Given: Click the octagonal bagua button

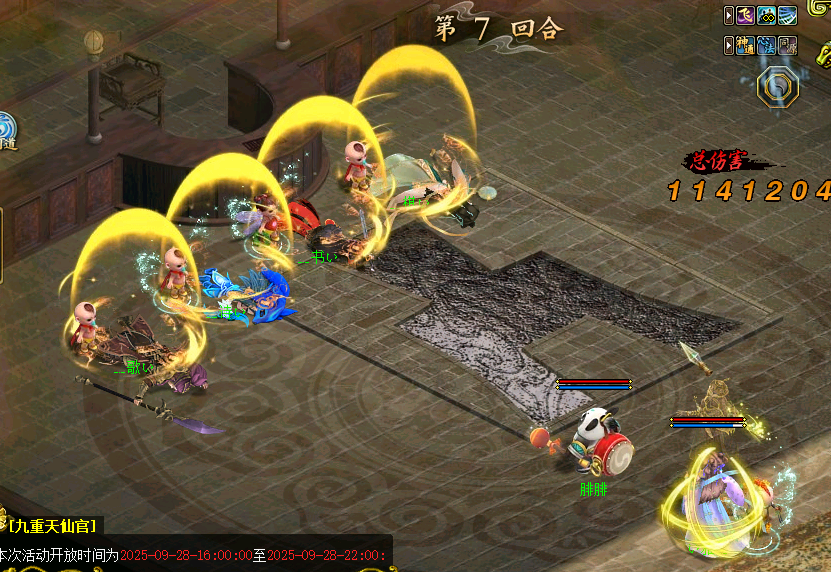Looking at the screenshot, I should point(777,88).
